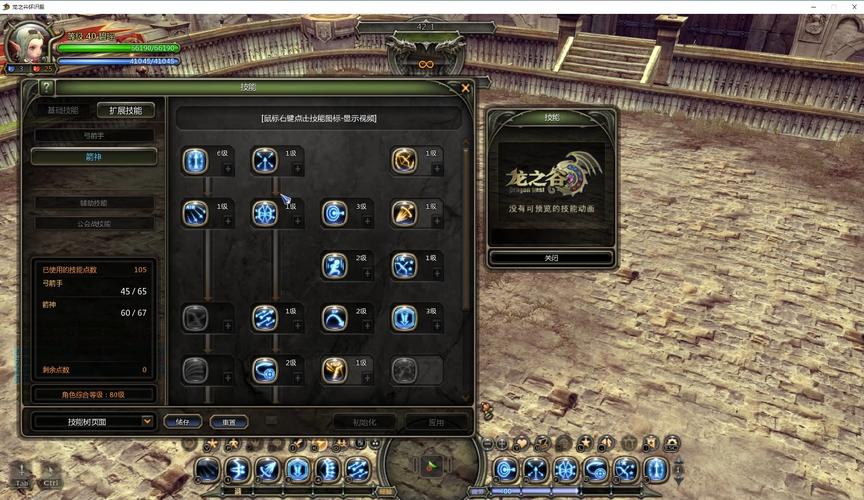Select the golden bow skill icon
Screen dimensions: 864x500
(404, 160)
